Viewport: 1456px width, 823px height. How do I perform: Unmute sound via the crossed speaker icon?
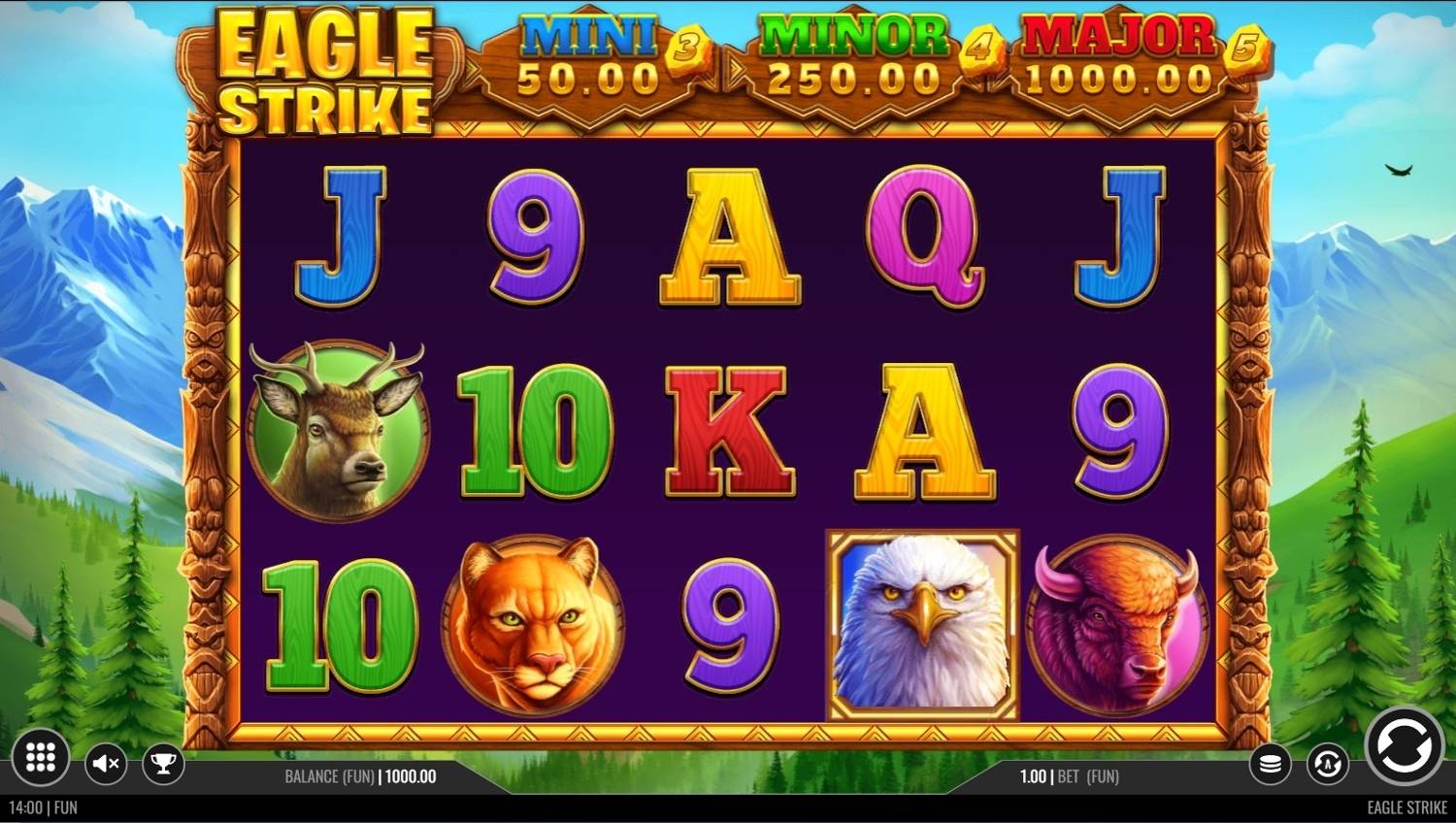[x=105, y=764]
